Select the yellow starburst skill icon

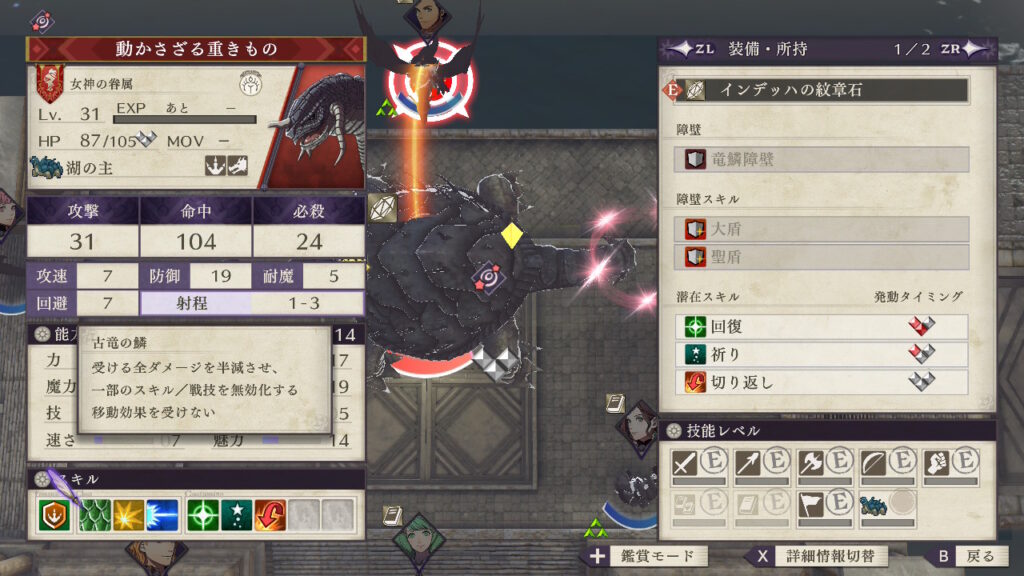coord(127,514)
